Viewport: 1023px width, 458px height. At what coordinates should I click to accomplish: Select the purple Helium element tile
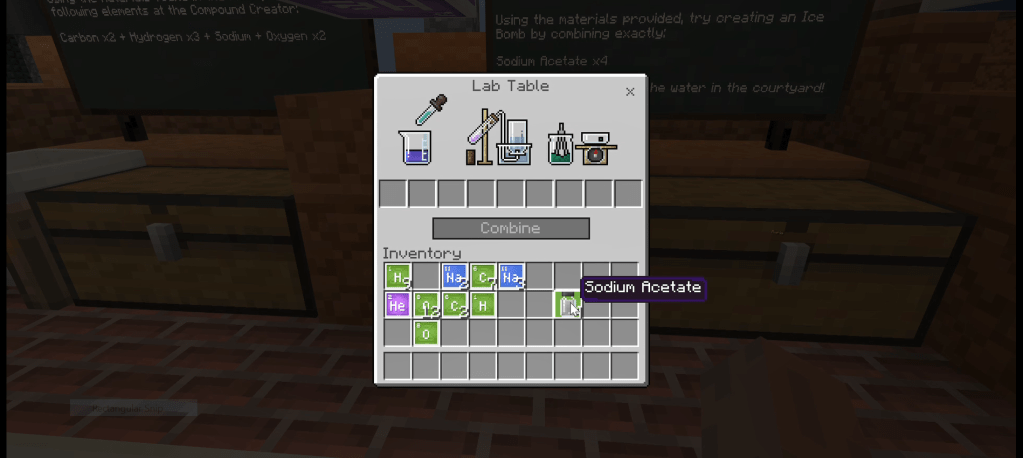pos(397,304)
